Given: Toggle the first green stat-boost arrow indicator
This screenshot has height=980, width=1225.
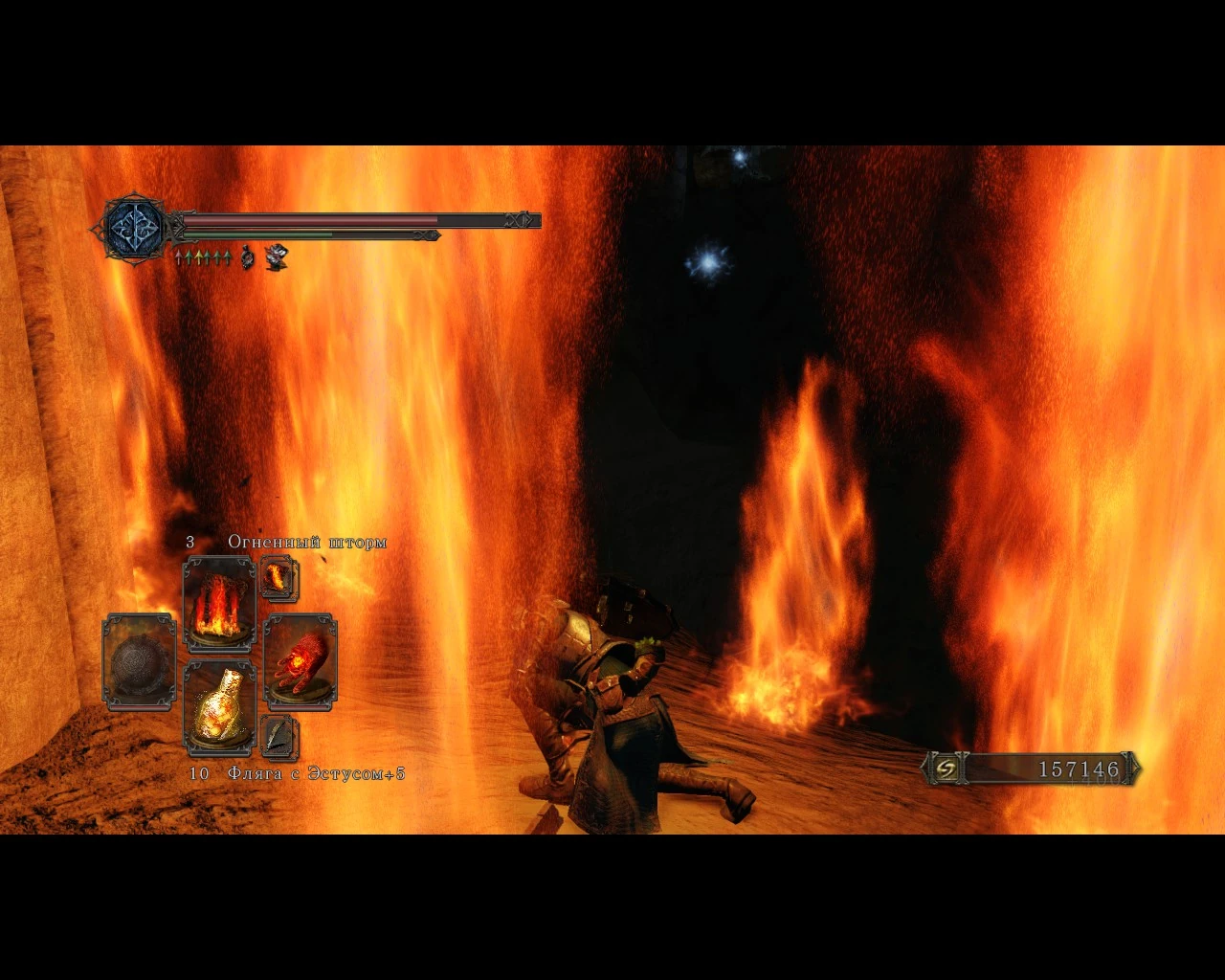Looking at the screenshot, I should click(189, 256).
